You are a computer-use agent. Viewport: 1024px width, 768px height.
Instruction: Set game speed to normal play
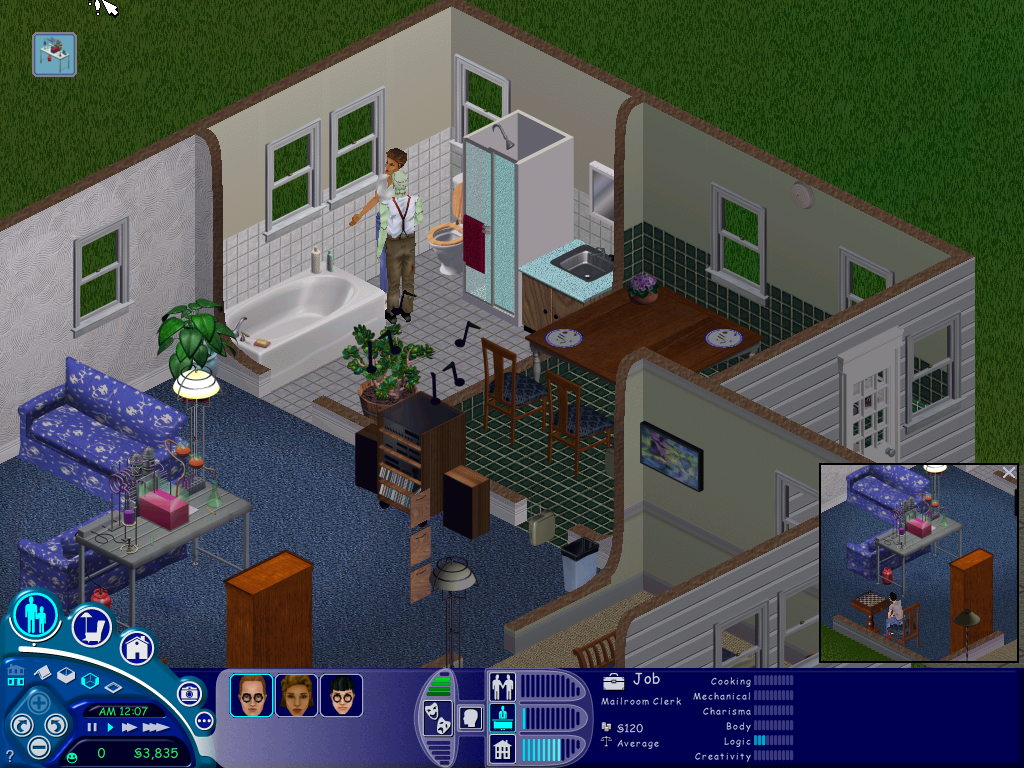(109, 728)
